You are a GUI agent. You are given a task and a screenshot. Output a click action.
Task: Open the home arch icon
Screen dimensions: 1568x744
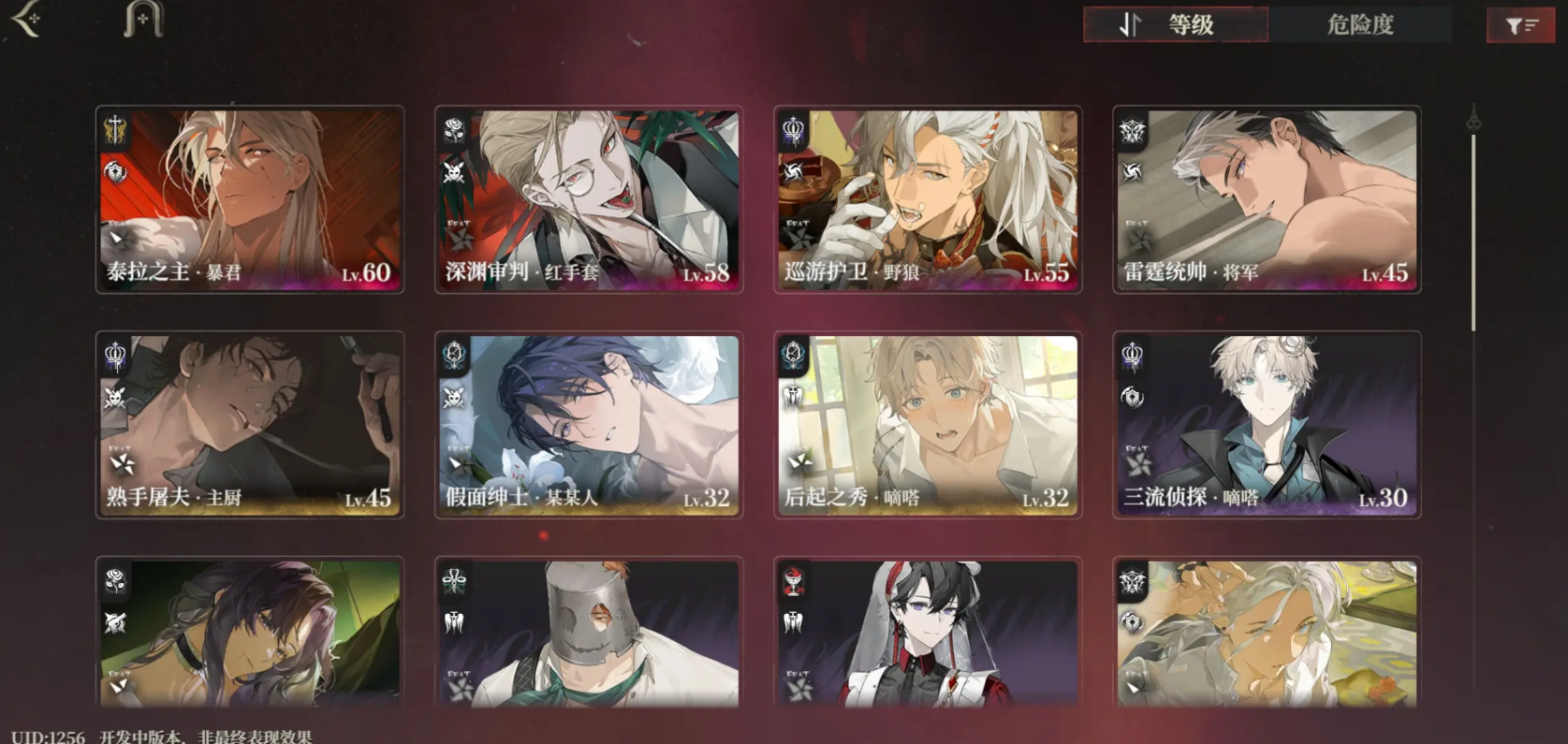point(143,20)
